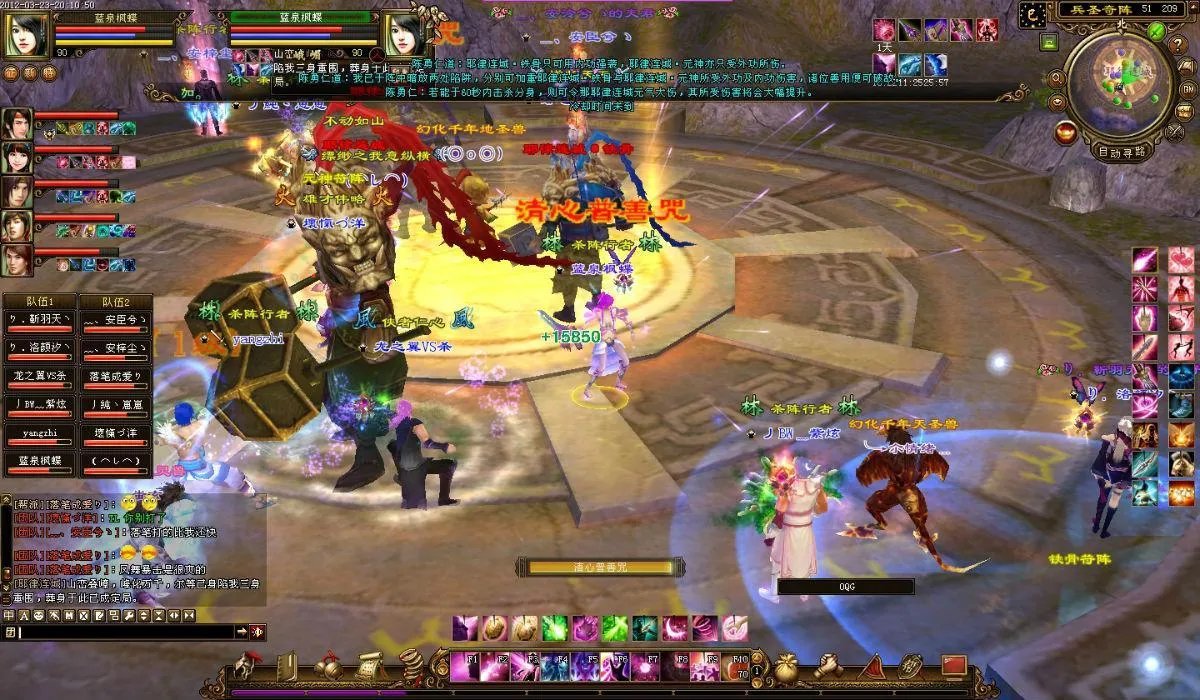Click own character portrait at top-left
This screenshot has width=1200, height=700.
point(26,36)
